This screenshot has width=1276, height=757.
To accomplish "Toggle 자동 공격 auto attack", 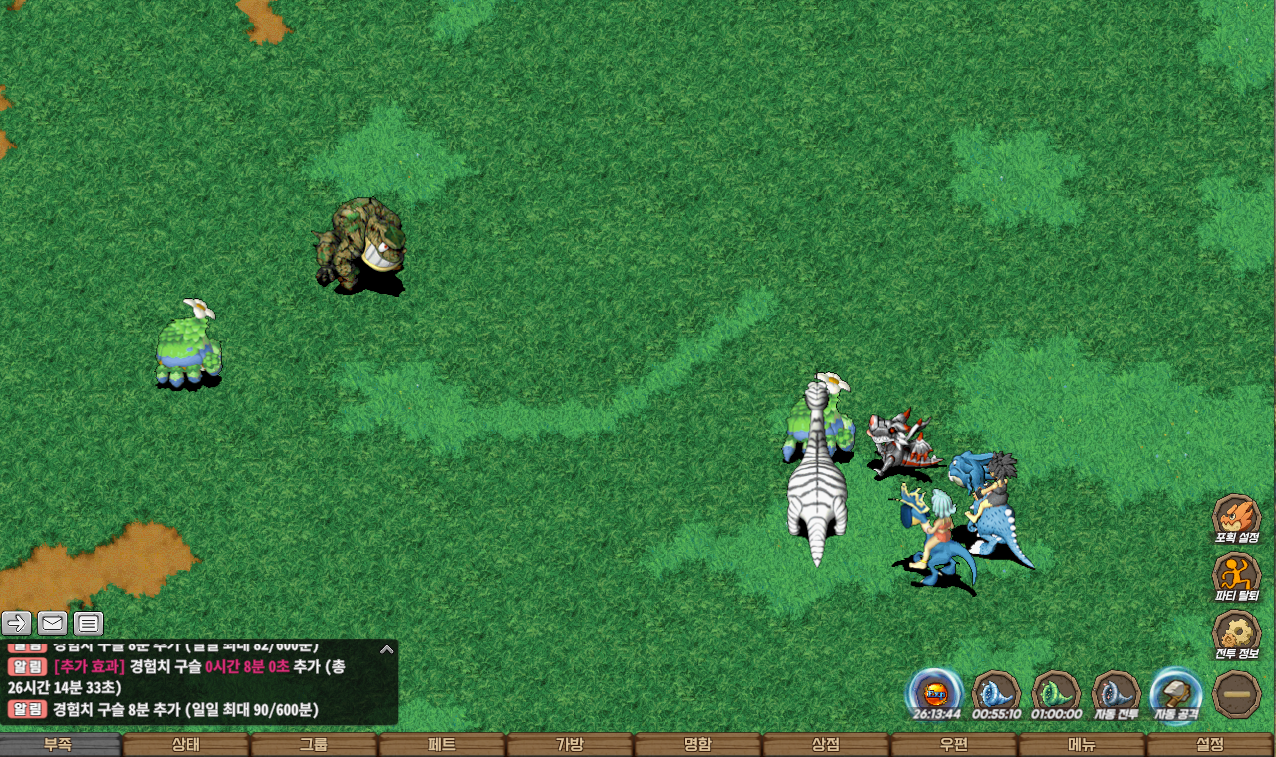I will [x=1175, y=693].
